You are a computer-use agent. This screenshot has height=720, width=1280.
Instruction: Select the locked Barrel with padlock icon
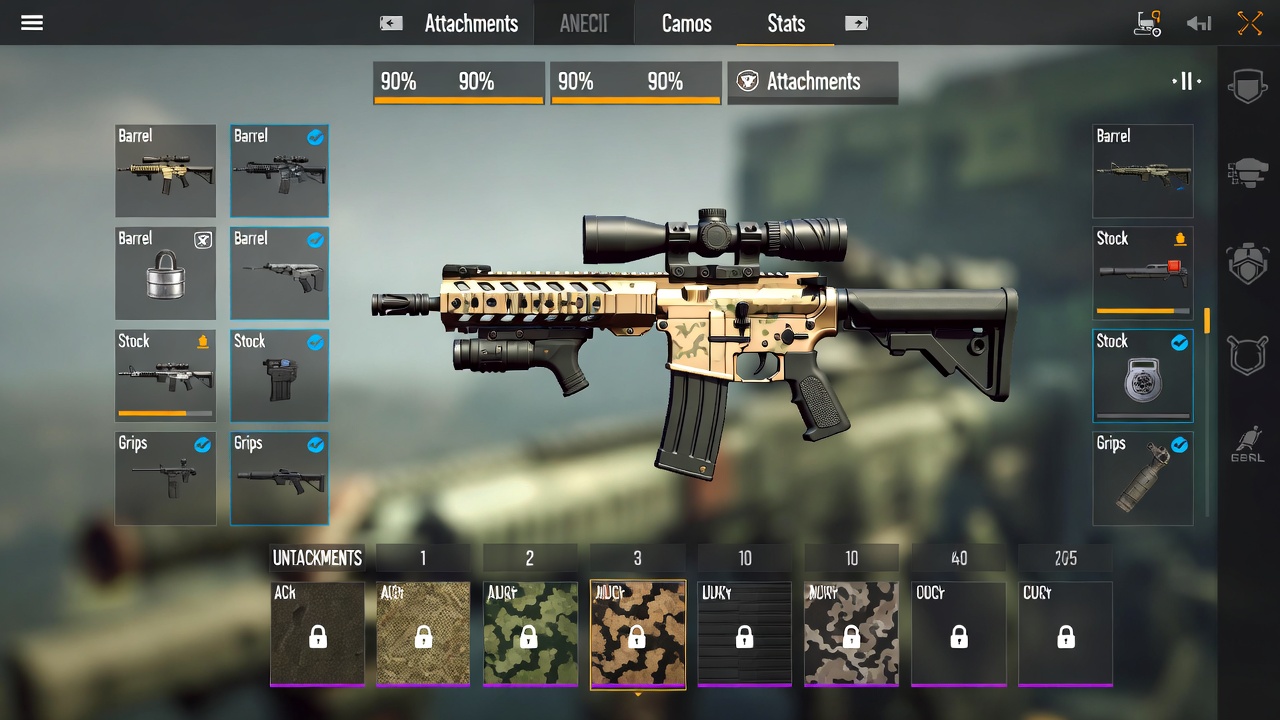[x=165, y=273]
